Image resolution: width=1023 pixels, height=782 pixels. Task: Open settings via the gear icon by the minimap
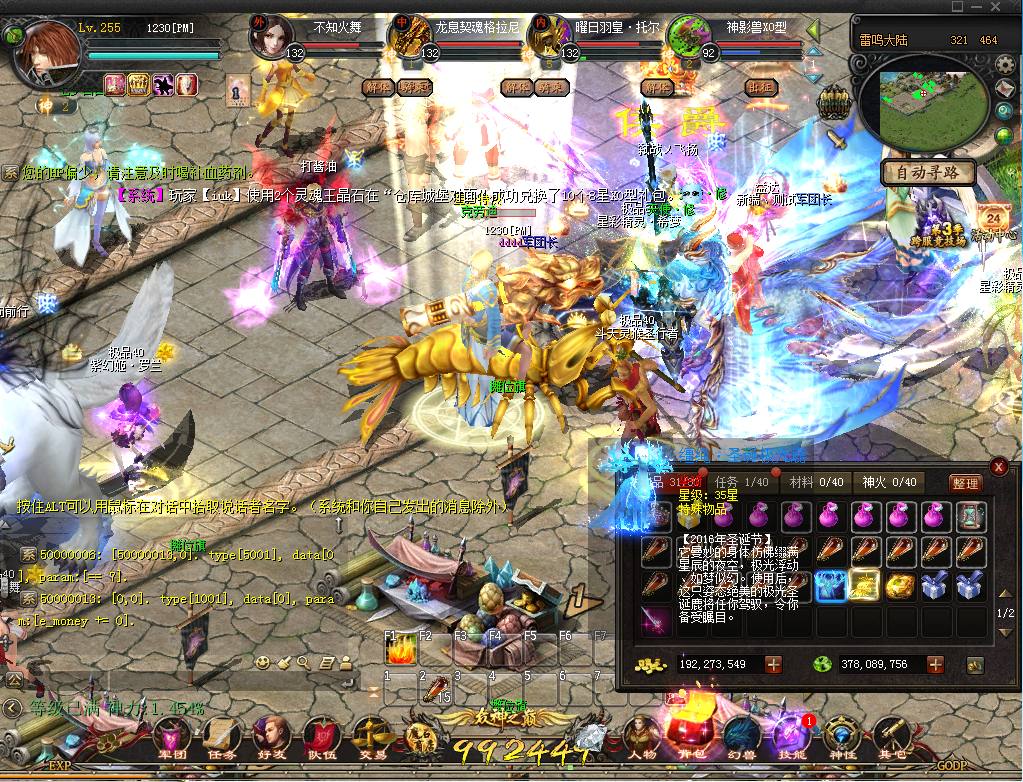(x=1004, y=66)
